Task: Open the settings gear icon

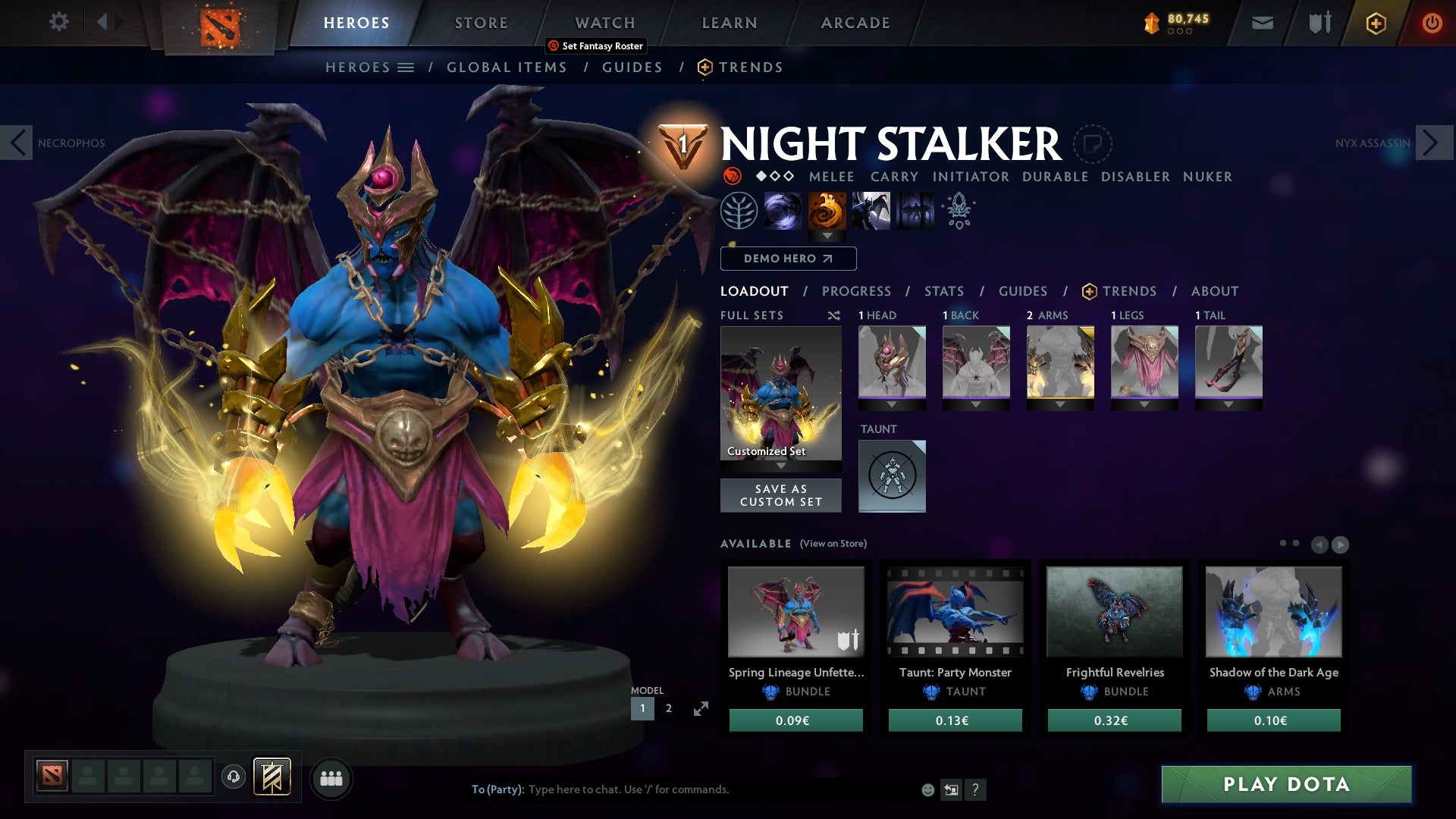Action: [59, 22]
